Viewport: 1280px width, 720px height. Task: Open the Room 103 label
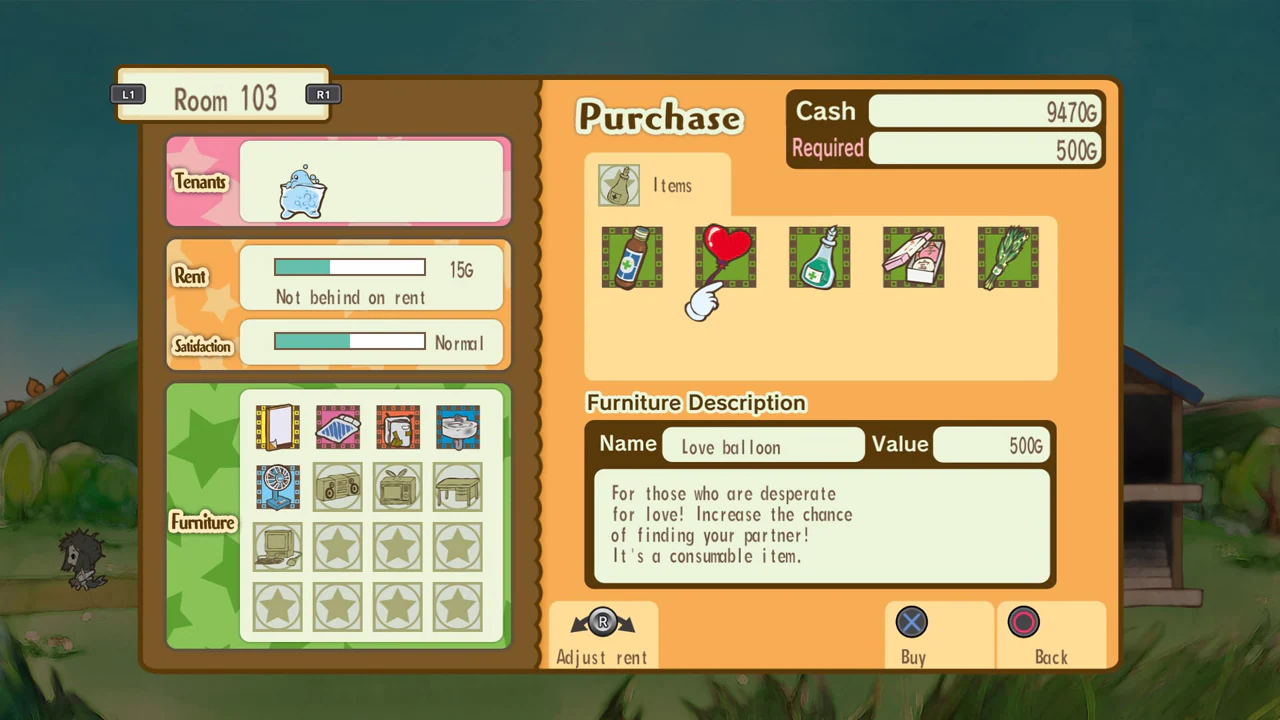[x=225, y=99]
